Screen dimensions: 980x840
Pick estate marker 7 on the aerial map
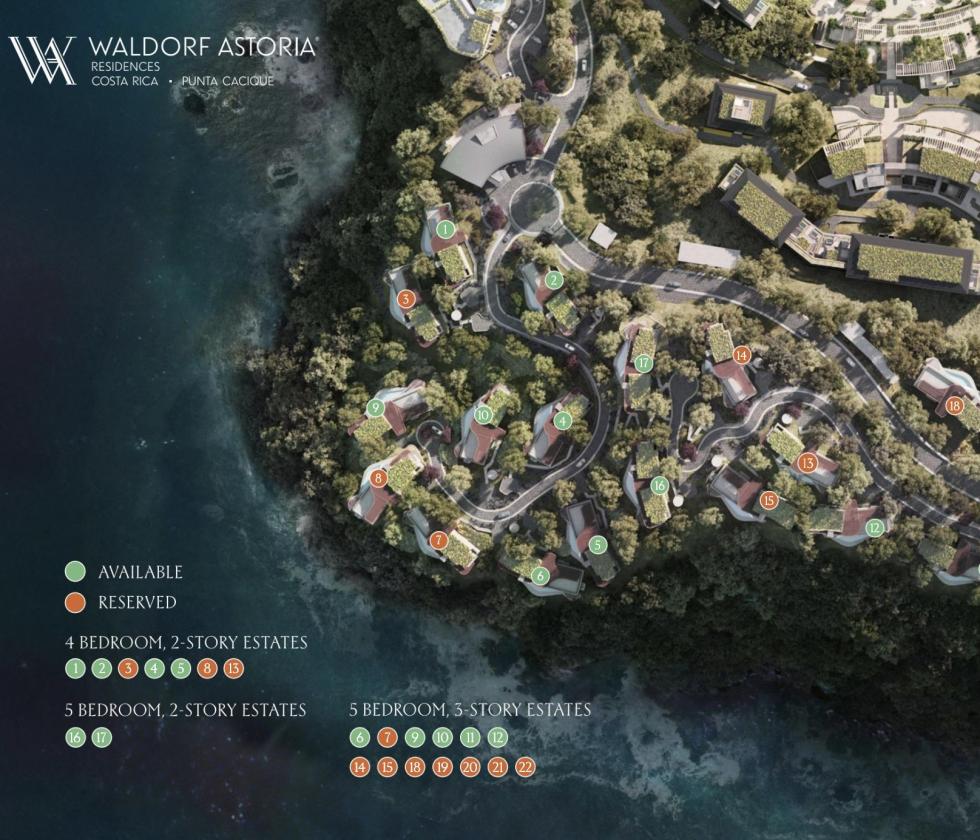(x=438, y=540)
